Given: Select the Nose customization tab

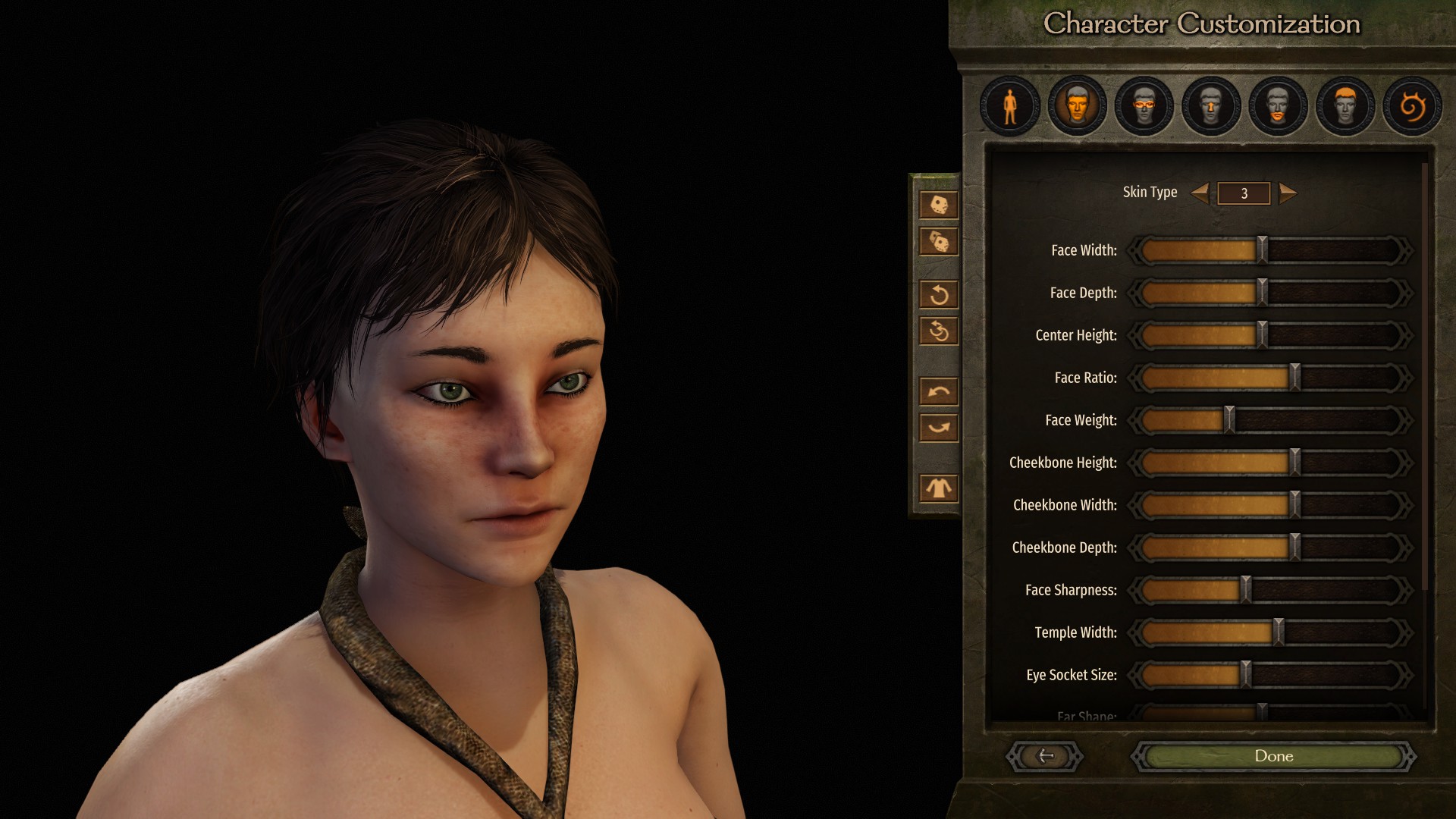Looking at the screenshot, I should pos(1211,106).
